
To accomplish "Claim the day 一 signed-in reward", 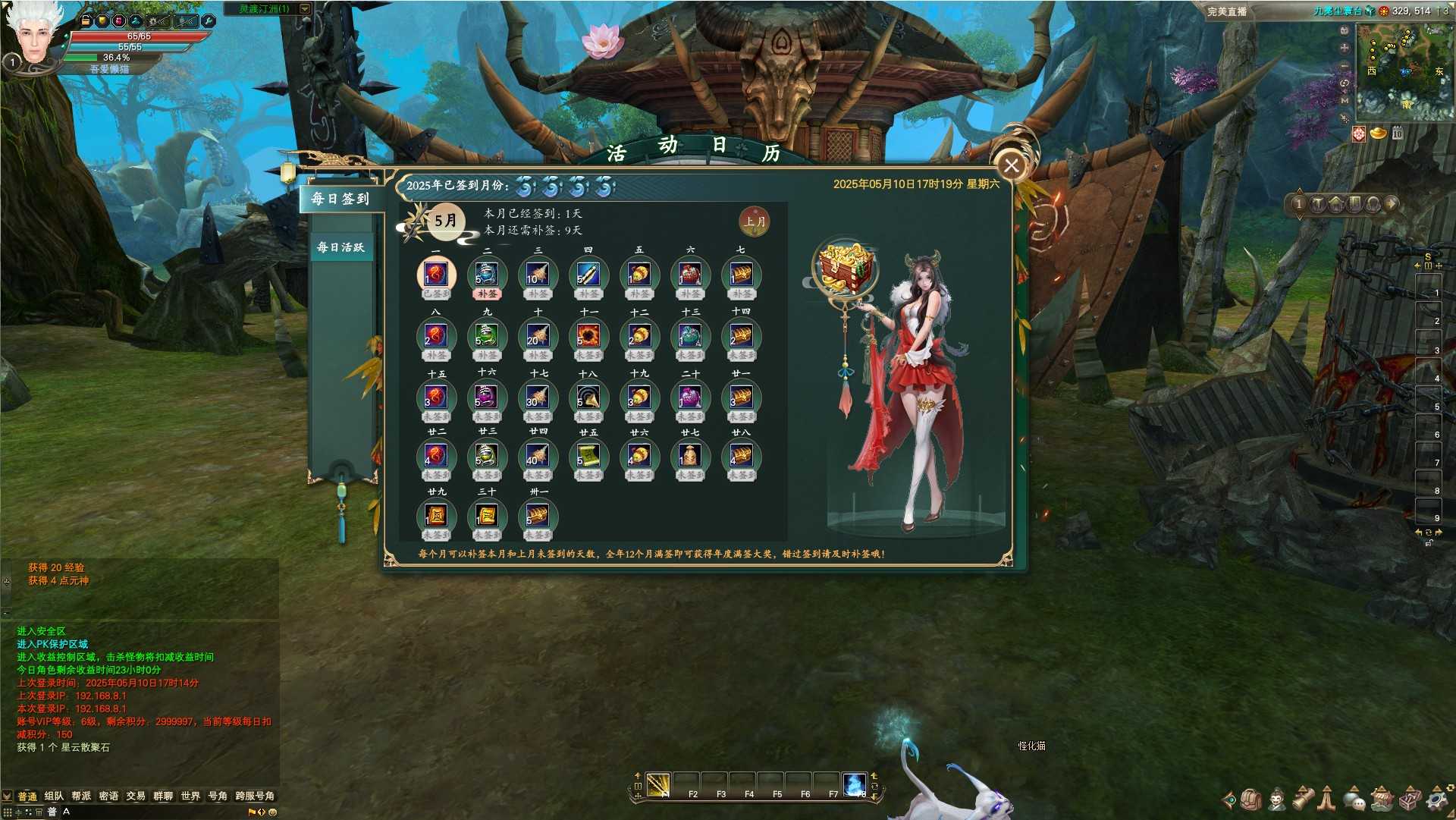I will pos(436,275).
